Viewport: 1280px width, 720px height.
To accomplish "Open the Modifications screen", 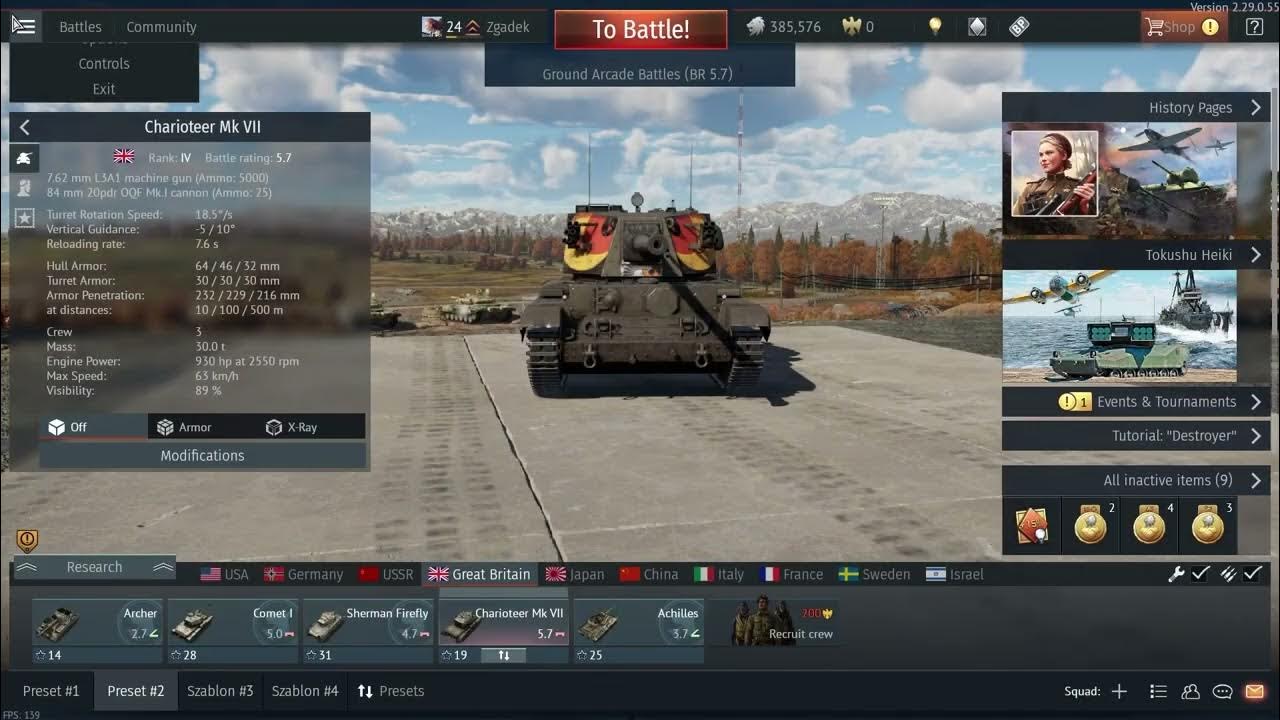I will (x=203, y=456).
